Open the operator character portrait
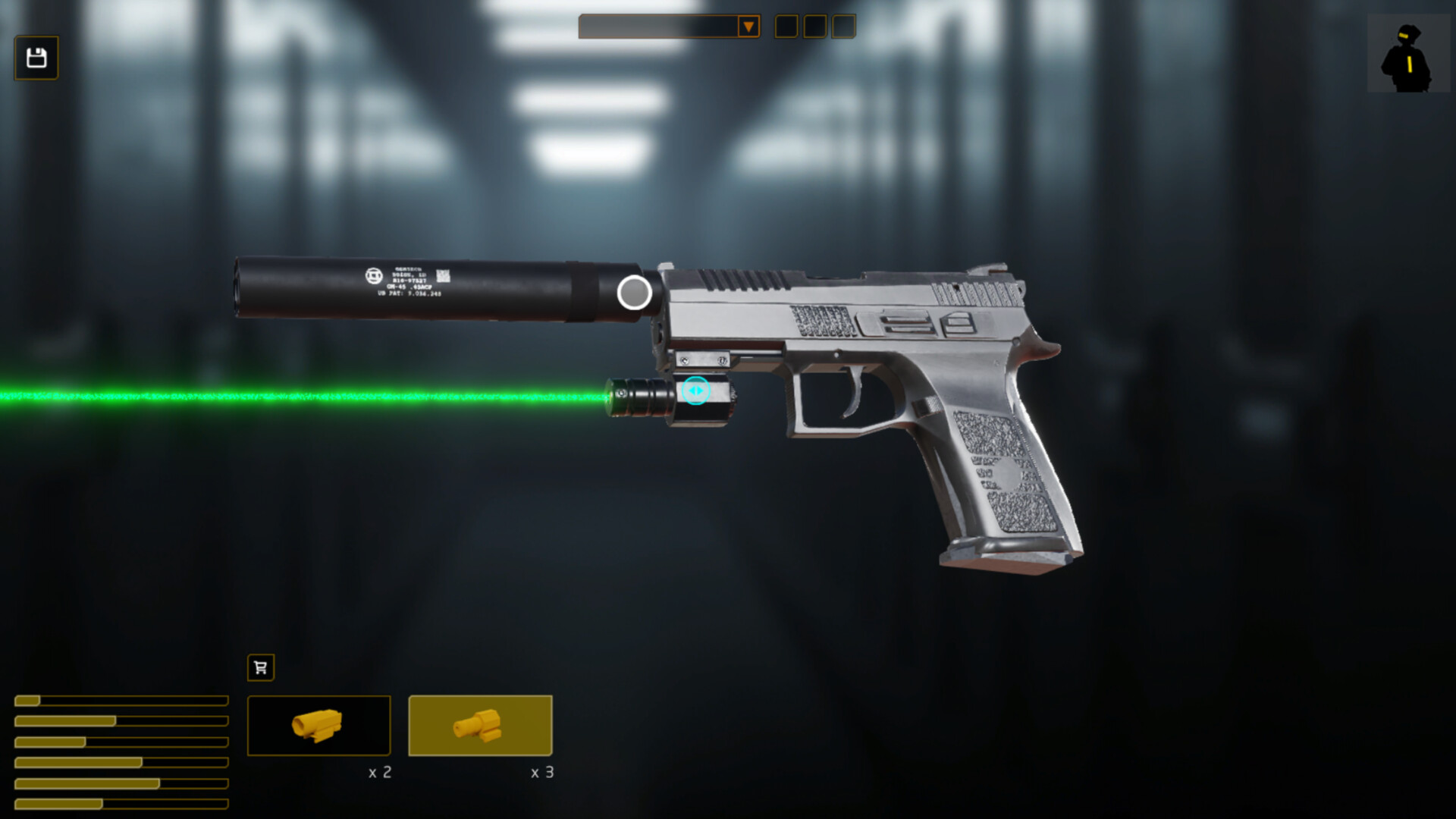The width and height of the screenshot is (1456, 819). pos(1408,55)
